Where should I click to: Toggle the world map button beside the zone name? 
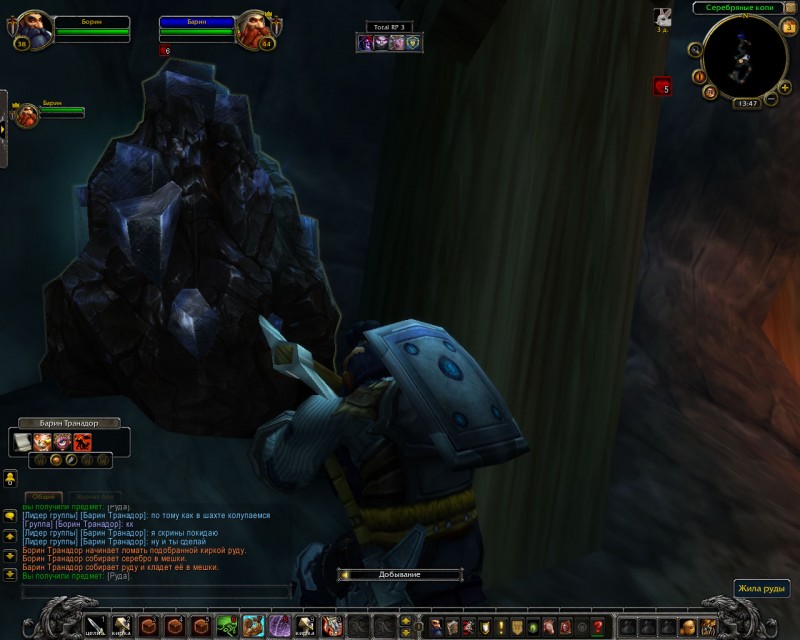790,8
